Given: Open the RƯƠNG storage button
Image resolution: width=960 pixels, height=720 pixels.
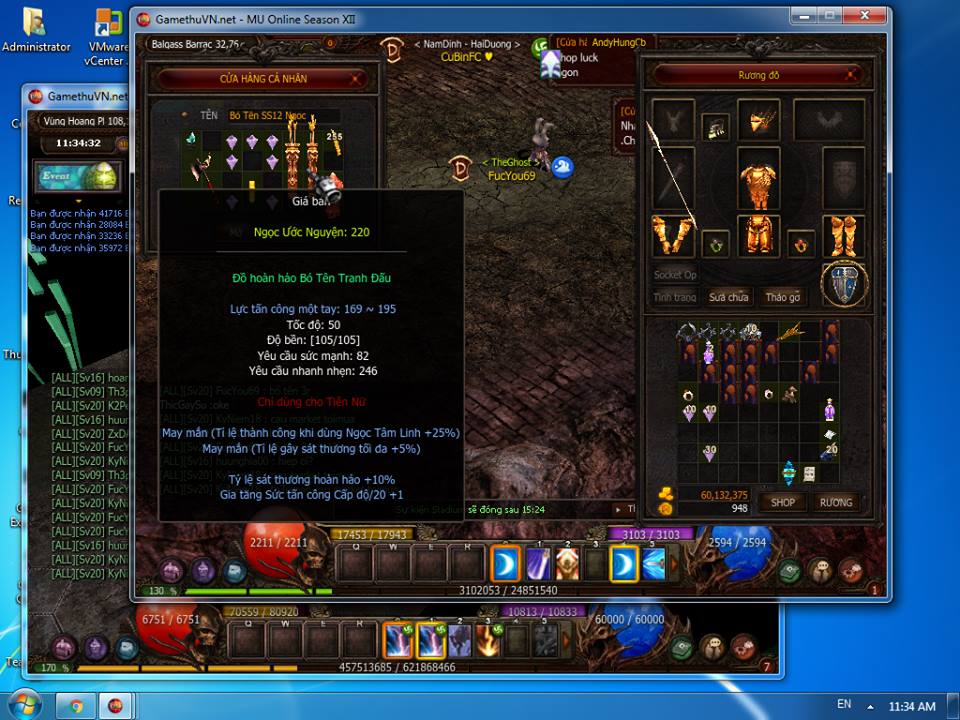Looking at the screenshot, I should click(x=836, y=502).
